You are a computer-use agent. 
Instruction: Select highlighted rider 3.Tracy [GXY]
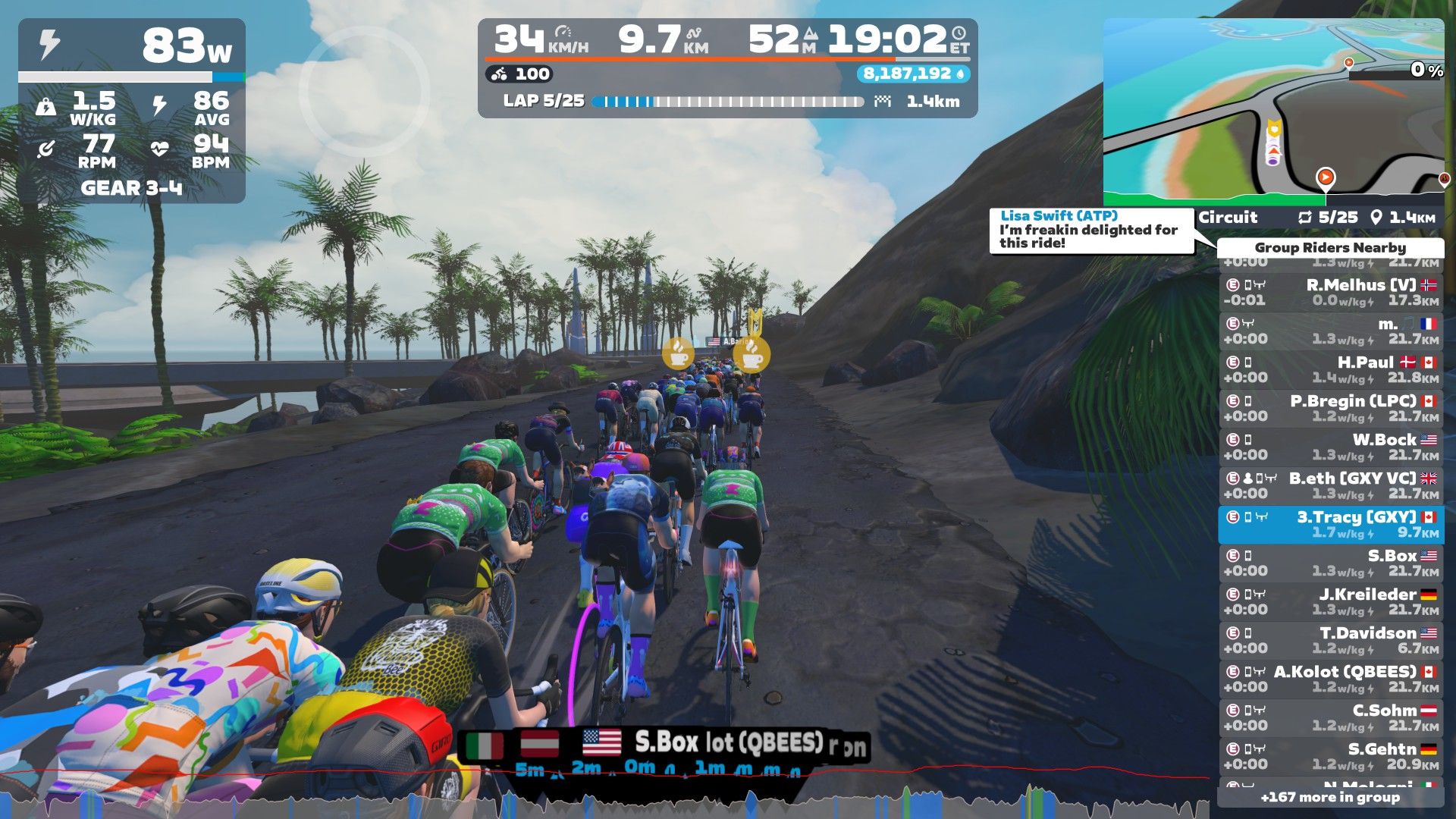tap(1331, 525)
